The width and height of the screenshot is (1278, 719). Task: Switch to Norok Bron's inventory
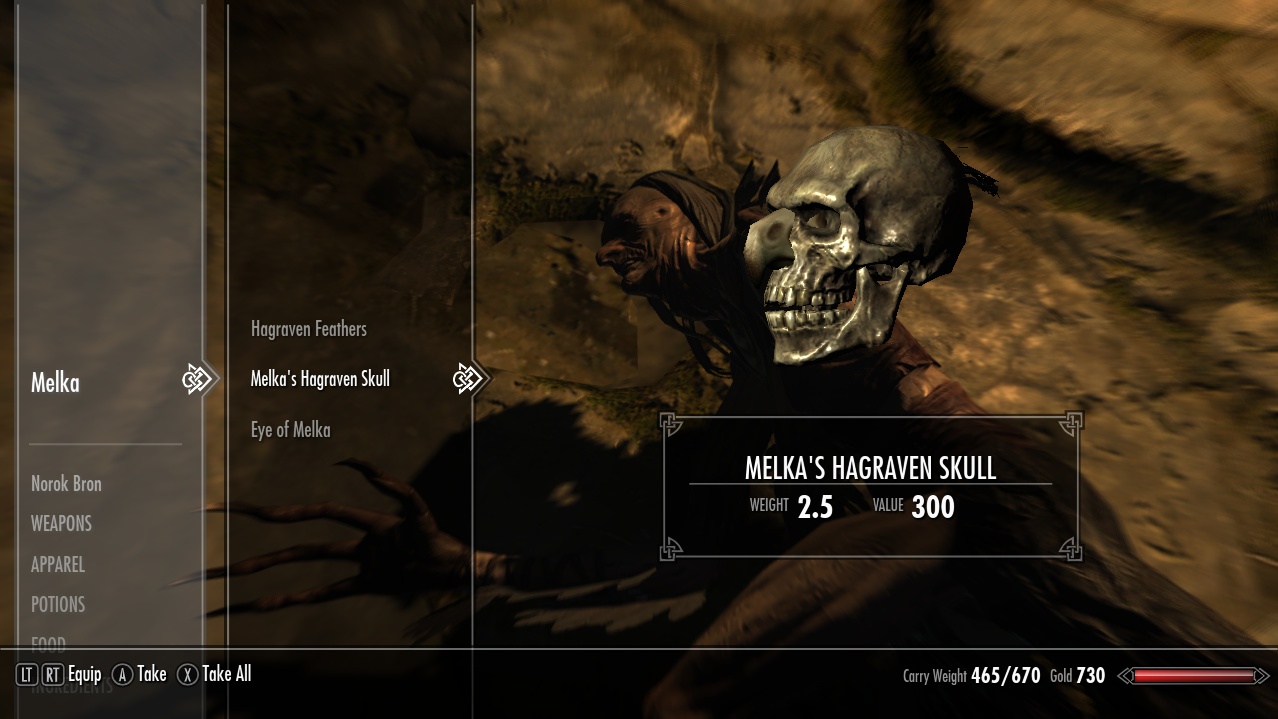coord(66,484)
